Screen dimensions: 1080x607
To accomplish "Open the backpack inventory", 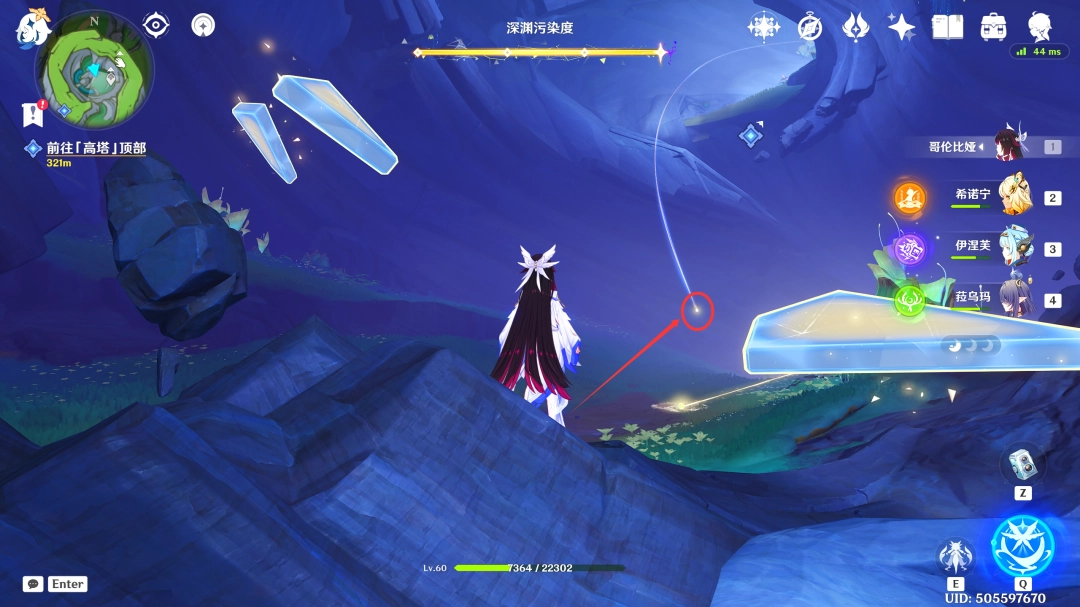I will [x=993, y=27].
